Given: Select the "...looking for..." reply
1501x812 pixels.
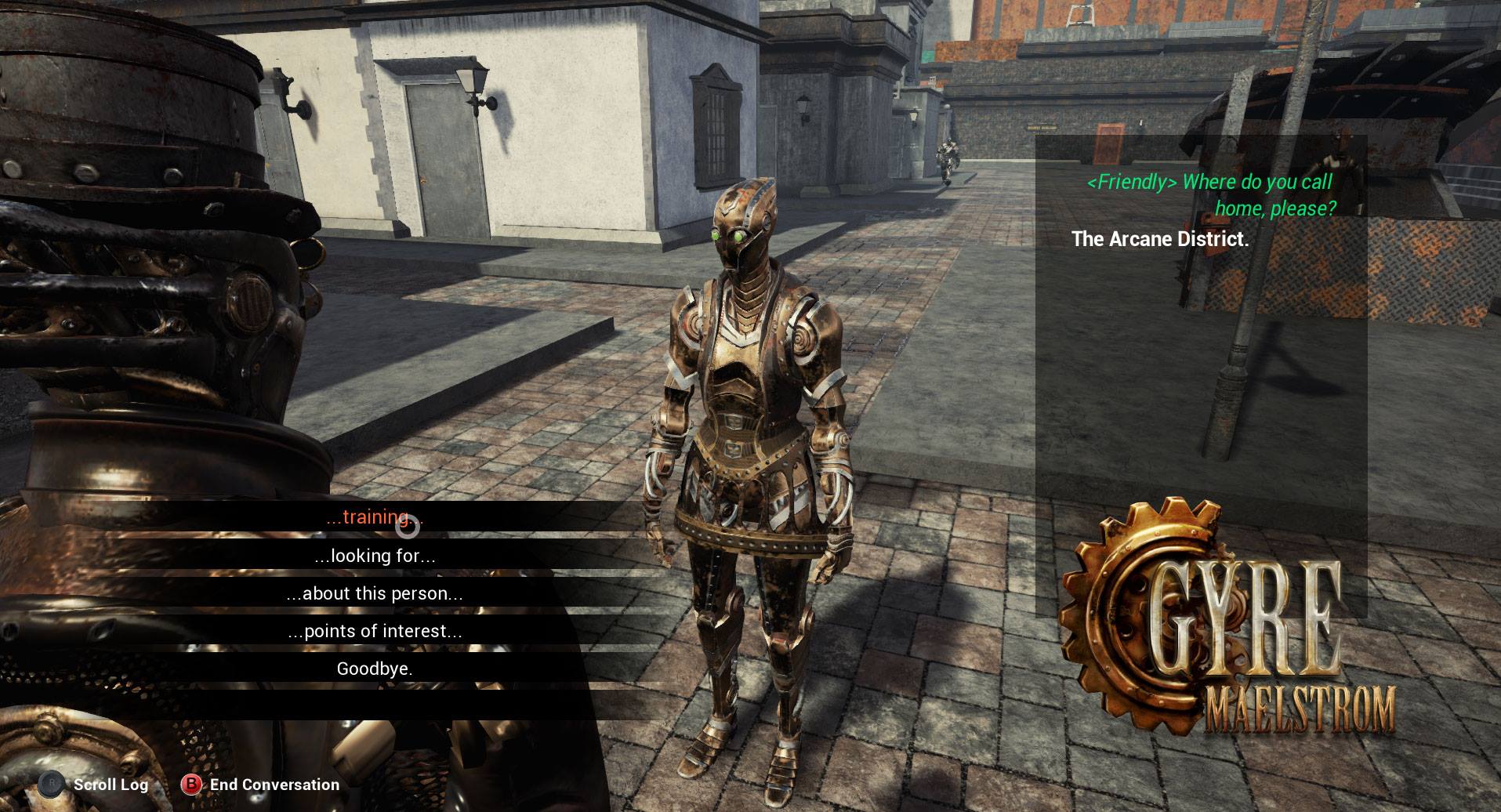Looking at the screenshot, I should tap(374, 556).
